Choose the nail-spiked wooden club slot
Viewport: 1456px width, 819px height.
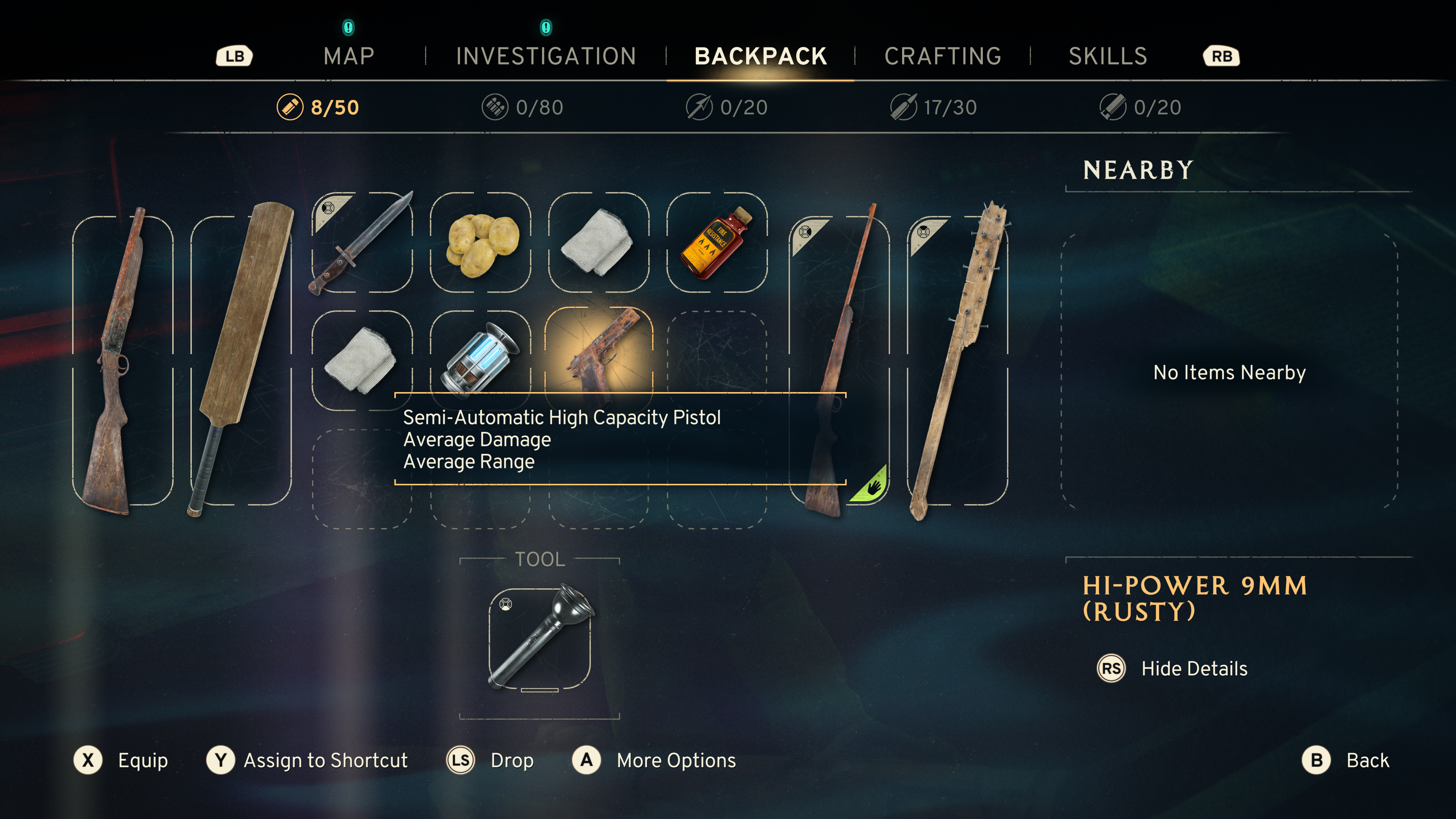click(957, 360)
